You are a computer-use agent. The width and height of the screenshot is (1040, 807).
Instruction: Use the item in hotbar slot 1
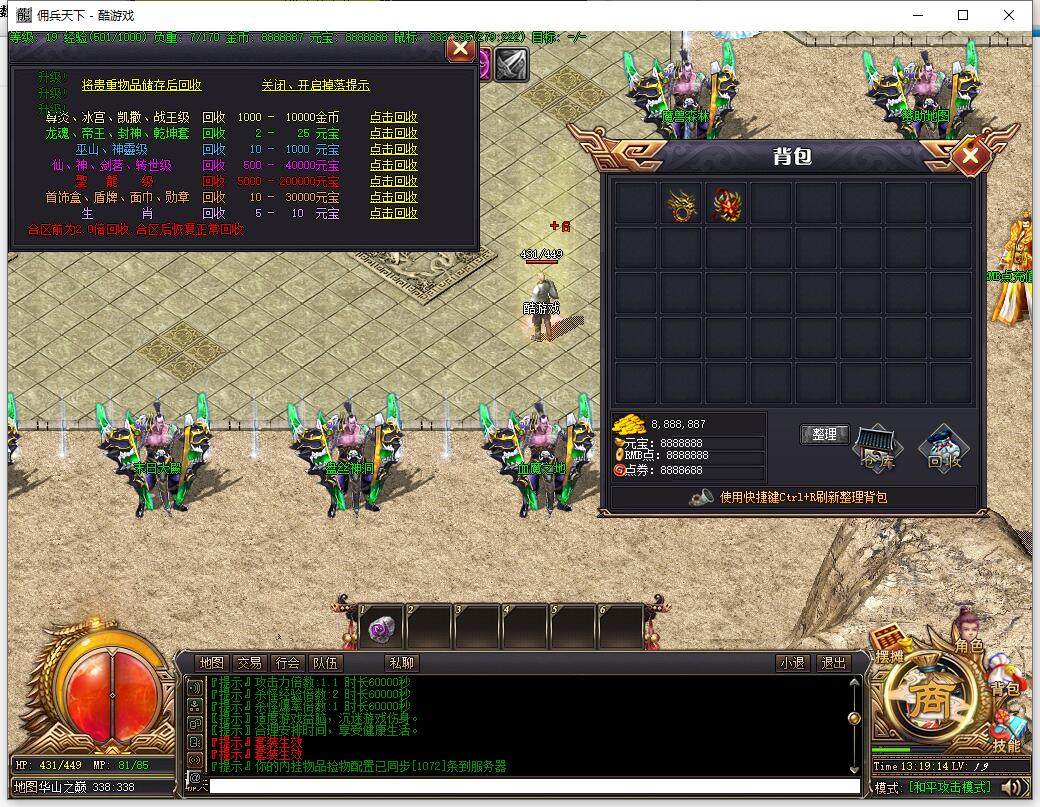click(x=381, y=628)
